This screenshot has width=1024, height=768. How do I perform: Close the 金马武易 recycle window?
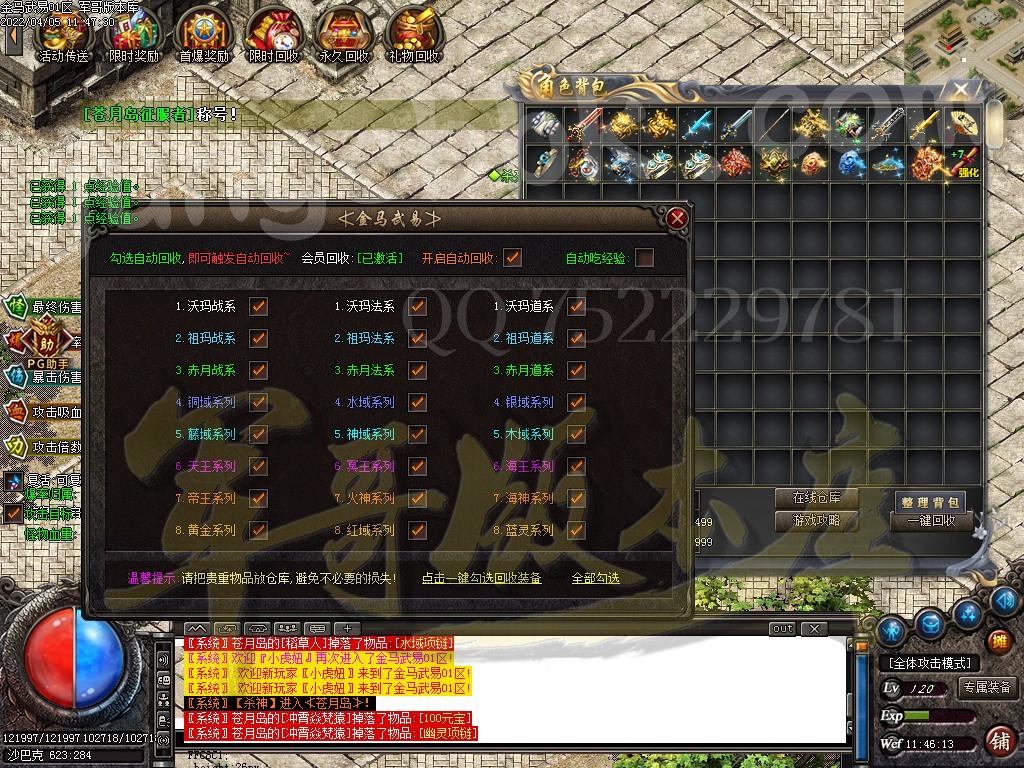(x=678, y=217)
